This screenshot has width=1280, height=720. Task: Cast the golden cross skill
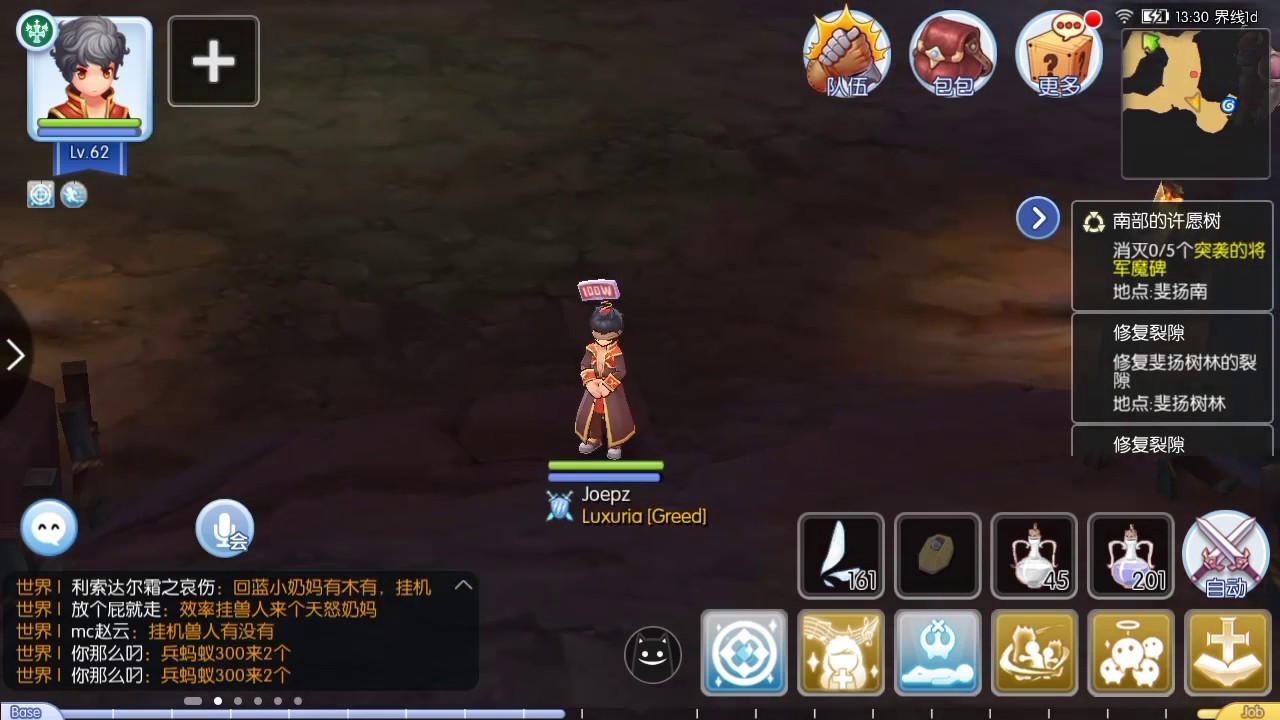[x=1226, y=652]
